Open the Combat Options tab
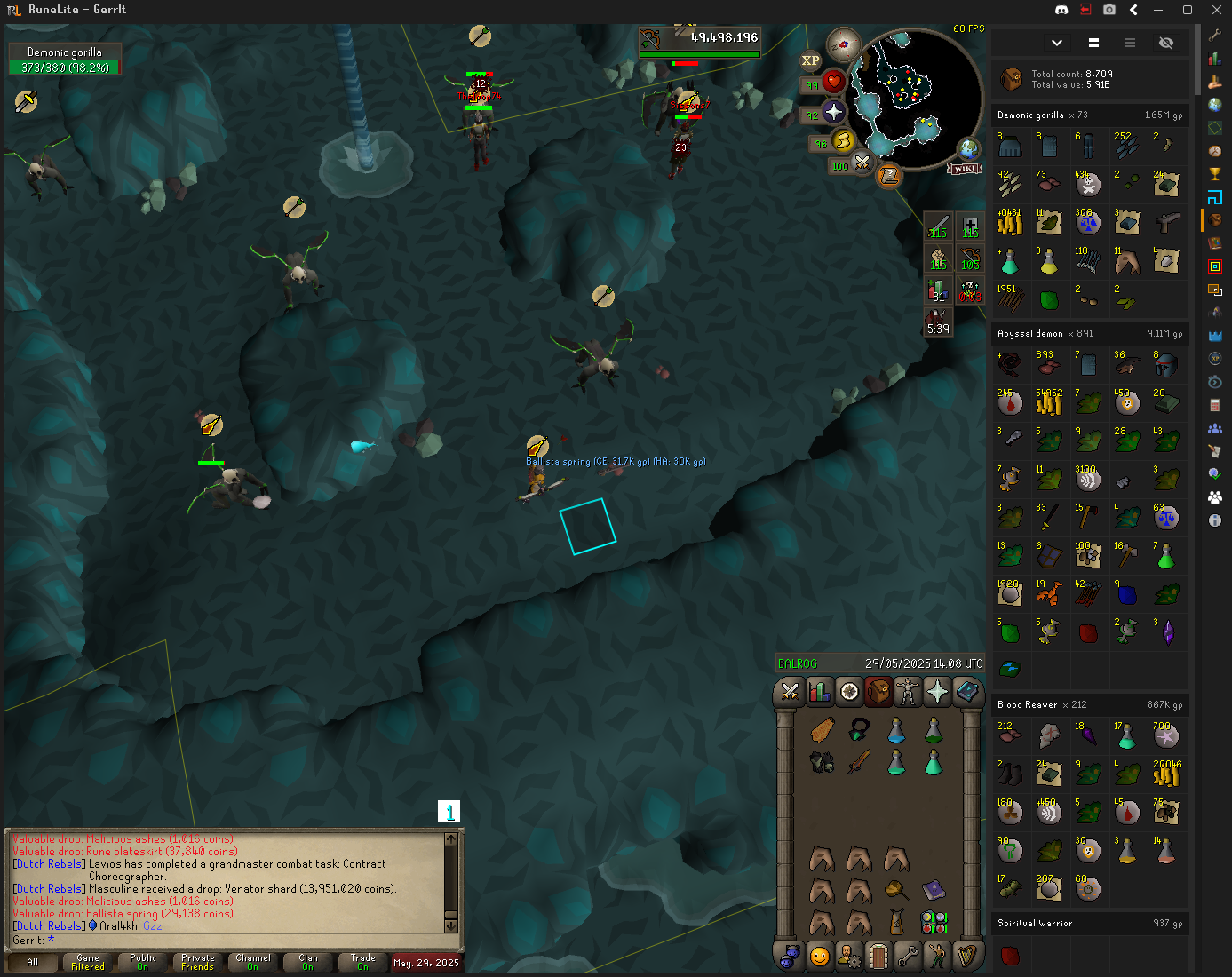Viewport: 1232px width, 977px height. point(790,692)
